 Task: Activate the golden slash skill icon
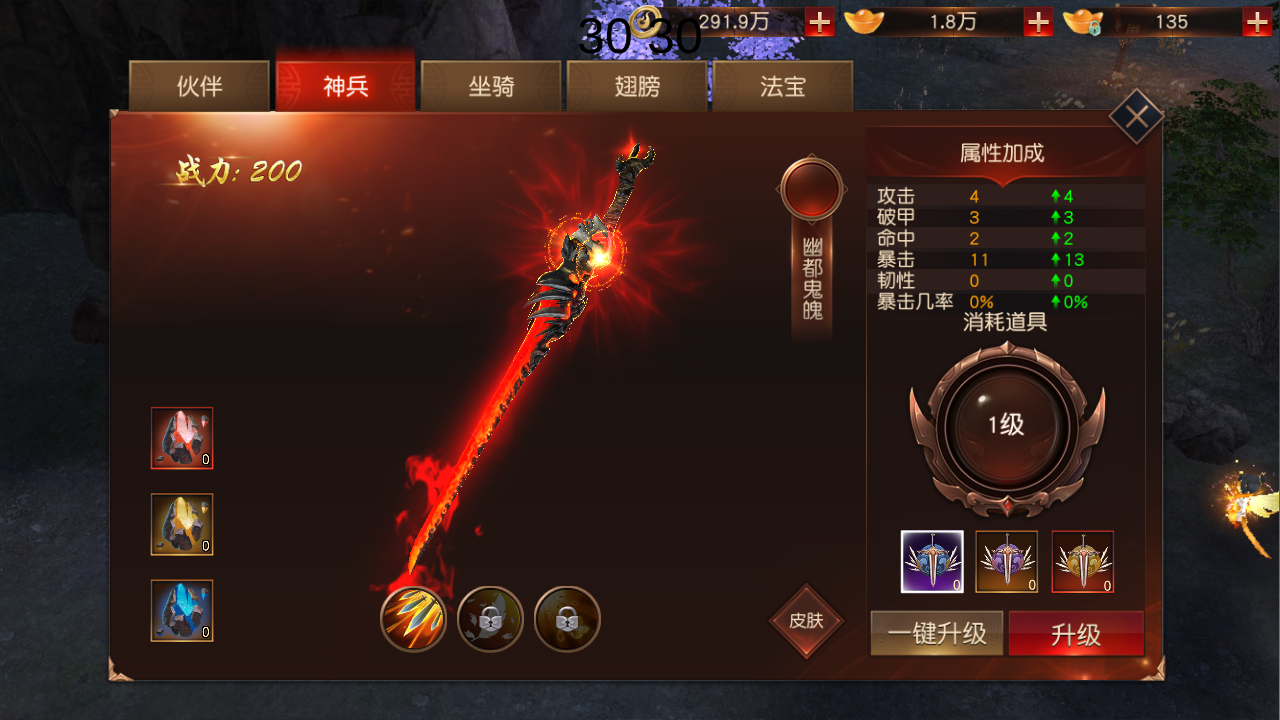click(x=413, y=619)
